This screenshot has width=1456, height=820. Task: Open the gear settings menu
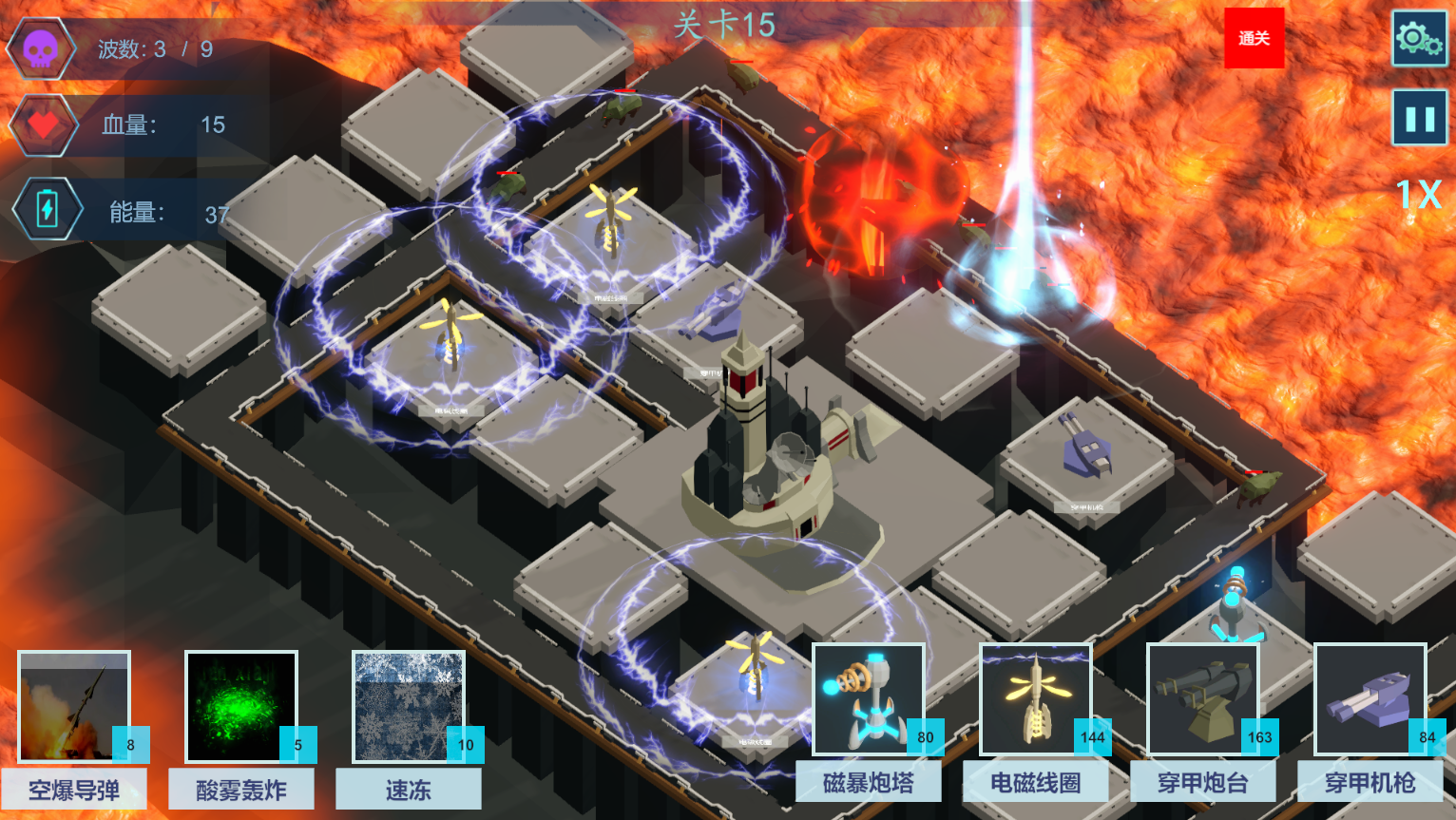(1419, 39)
